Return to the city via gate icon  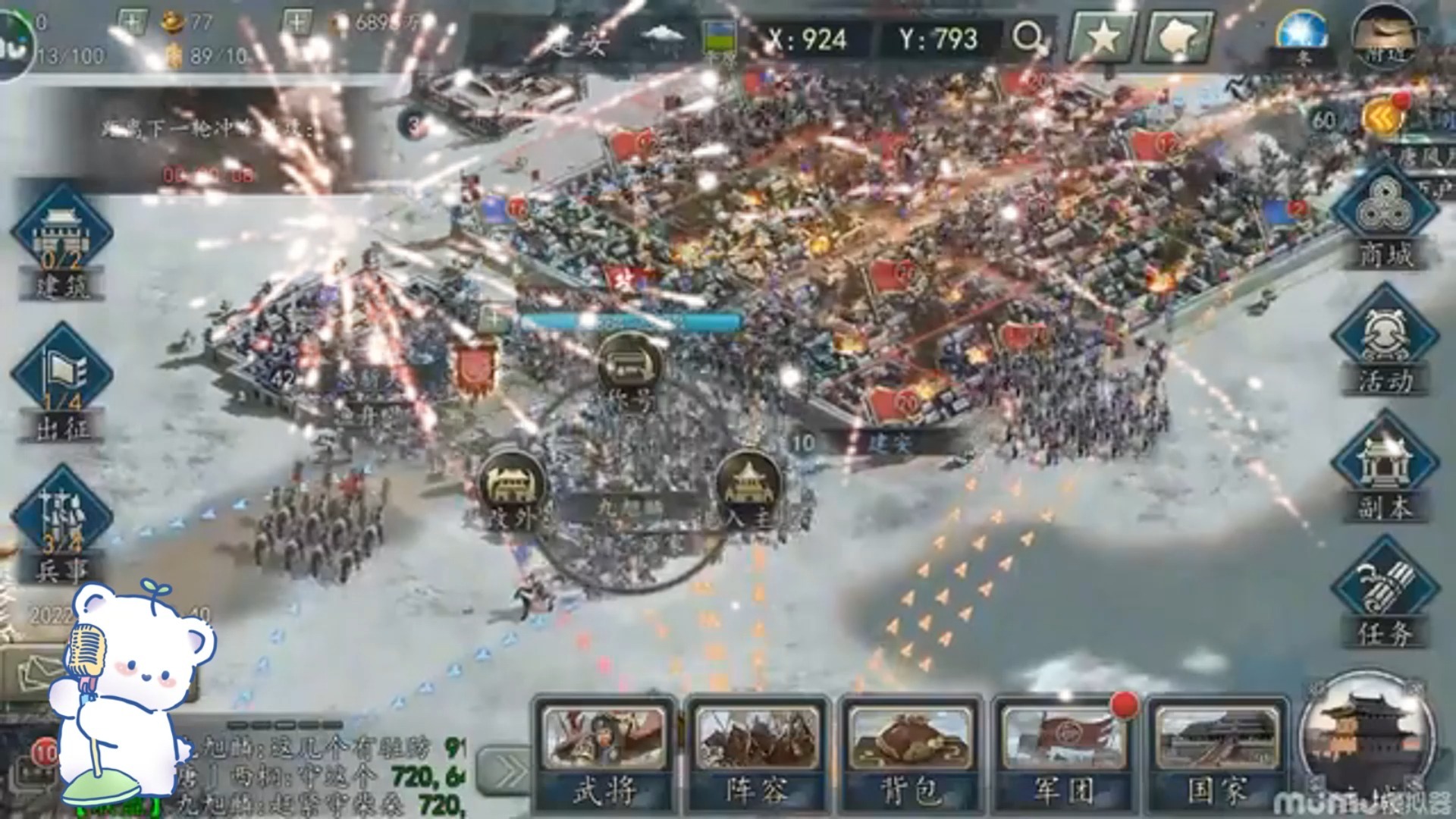(1365, 739)
